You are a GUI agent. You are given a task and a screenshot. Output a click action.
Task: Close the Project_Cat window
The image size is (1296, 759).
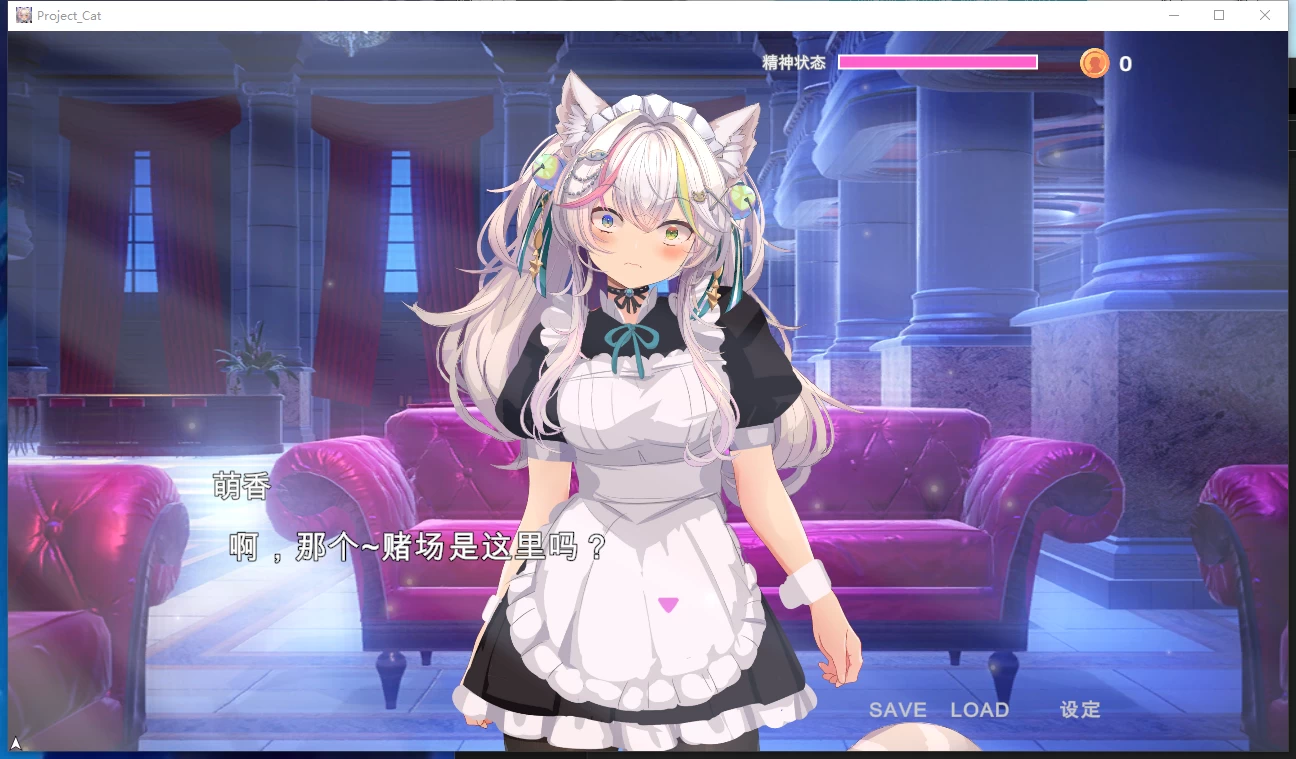[x=1265, y=15]
